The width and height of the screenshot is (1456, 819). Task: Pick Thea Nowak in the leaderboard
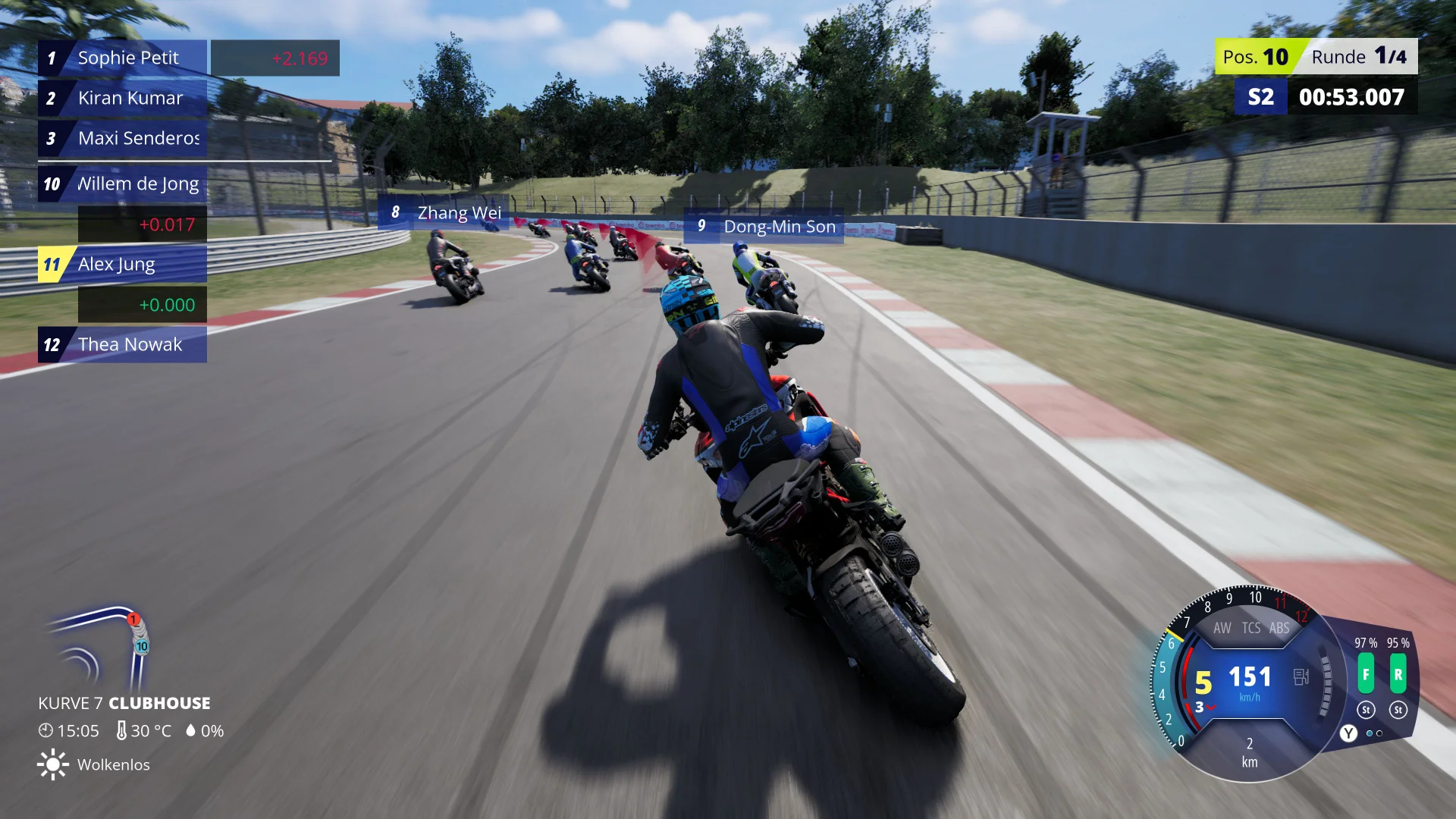(x=123, y=344)
